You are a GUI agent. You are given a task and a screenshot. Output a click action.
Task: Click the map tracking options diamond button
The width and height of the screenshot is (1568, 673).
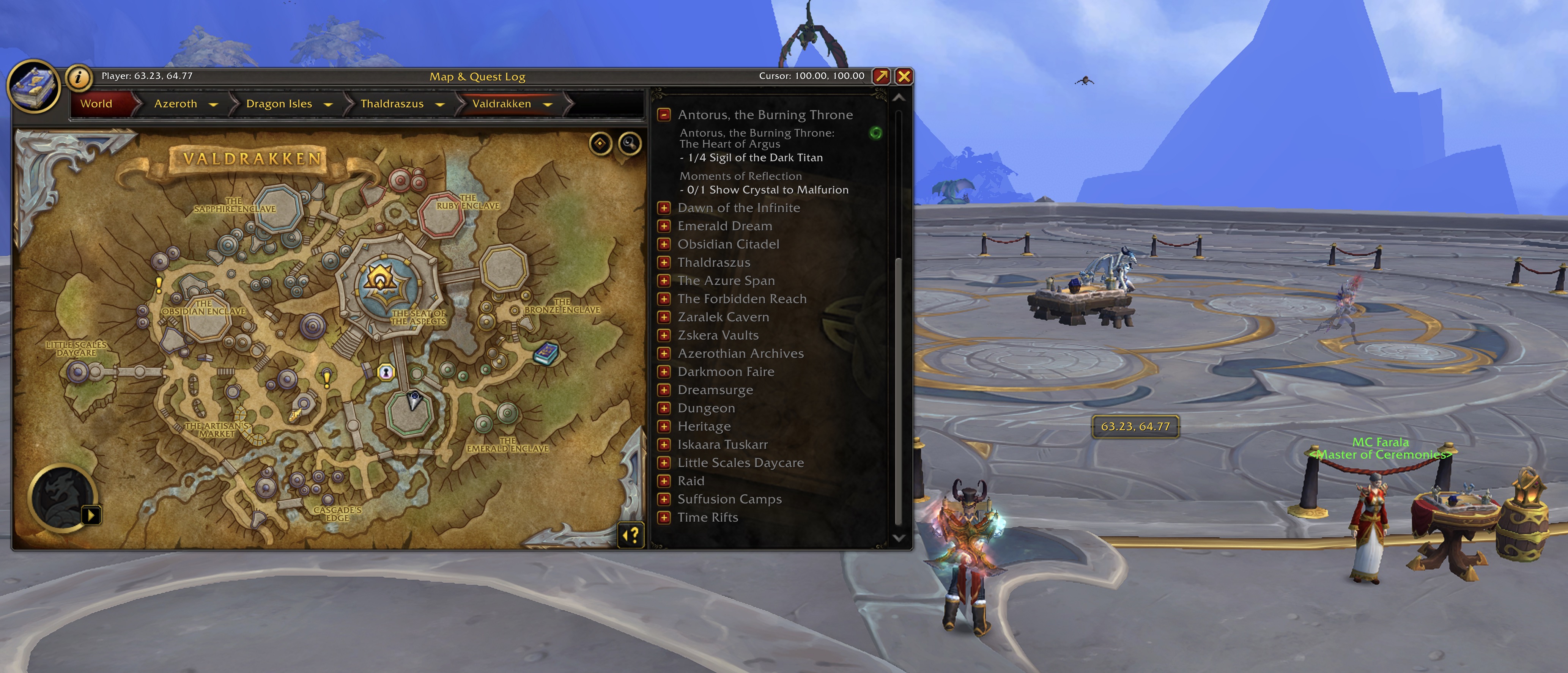600,144
